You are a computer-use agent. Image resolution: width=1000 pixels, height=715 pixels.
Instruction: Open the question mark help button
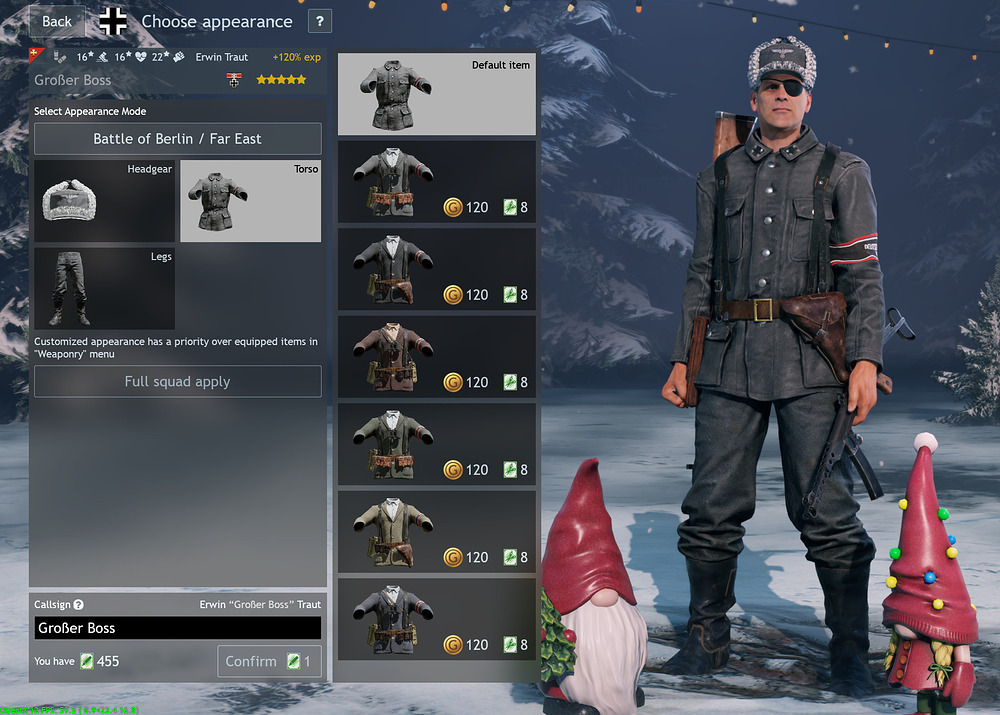click(x=319, y=21)
